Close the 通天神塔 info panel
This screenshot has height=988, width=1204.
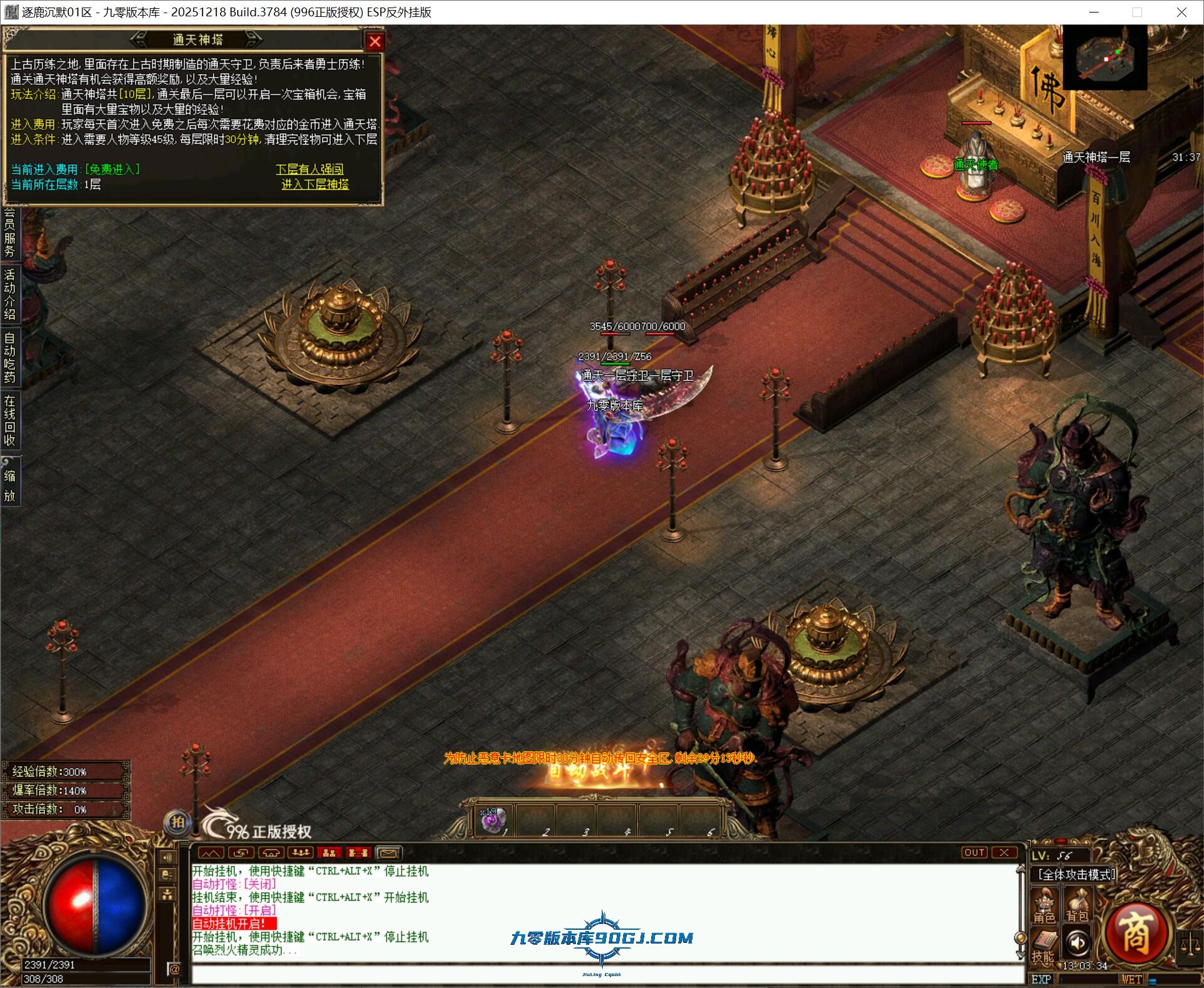click(375, 41)
